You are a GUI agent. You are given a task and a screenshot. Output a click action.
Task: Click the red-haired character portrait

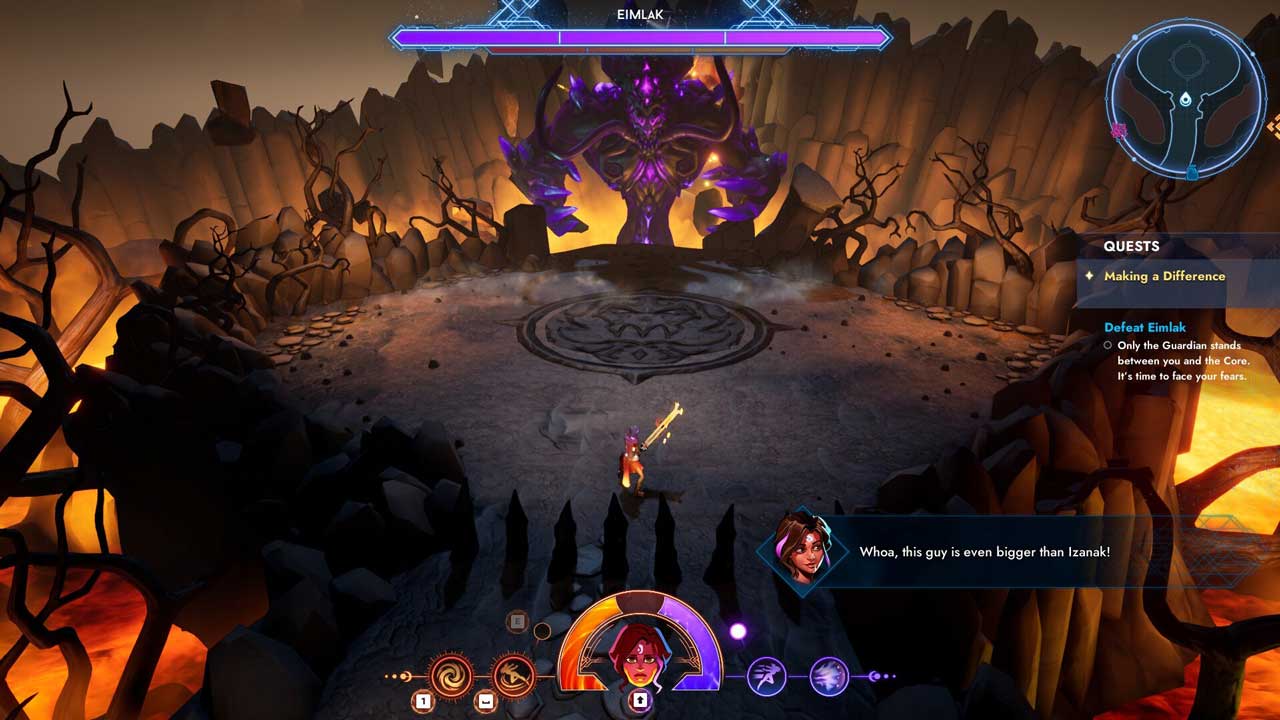[640, 650]
